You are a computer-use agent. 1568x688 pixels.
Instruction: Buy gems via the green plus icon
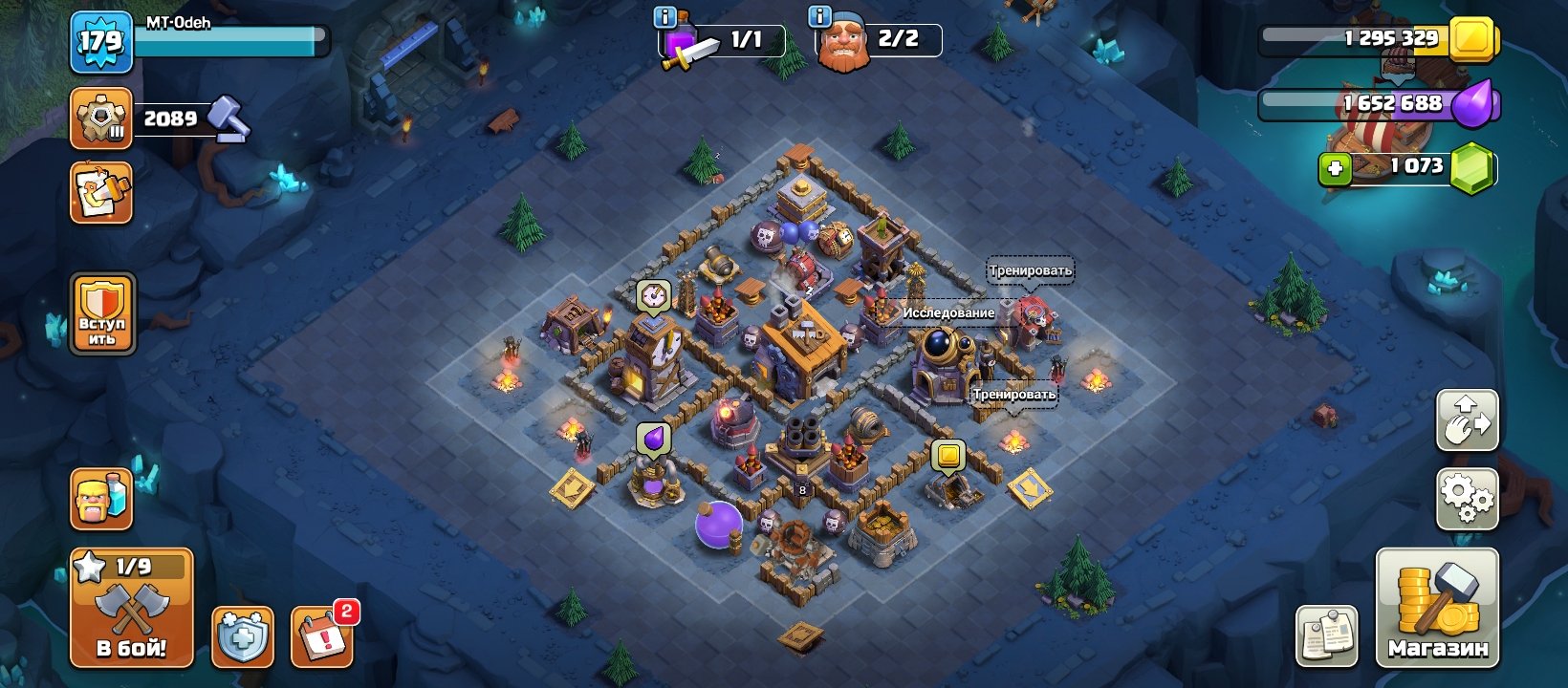point(1335,170)
